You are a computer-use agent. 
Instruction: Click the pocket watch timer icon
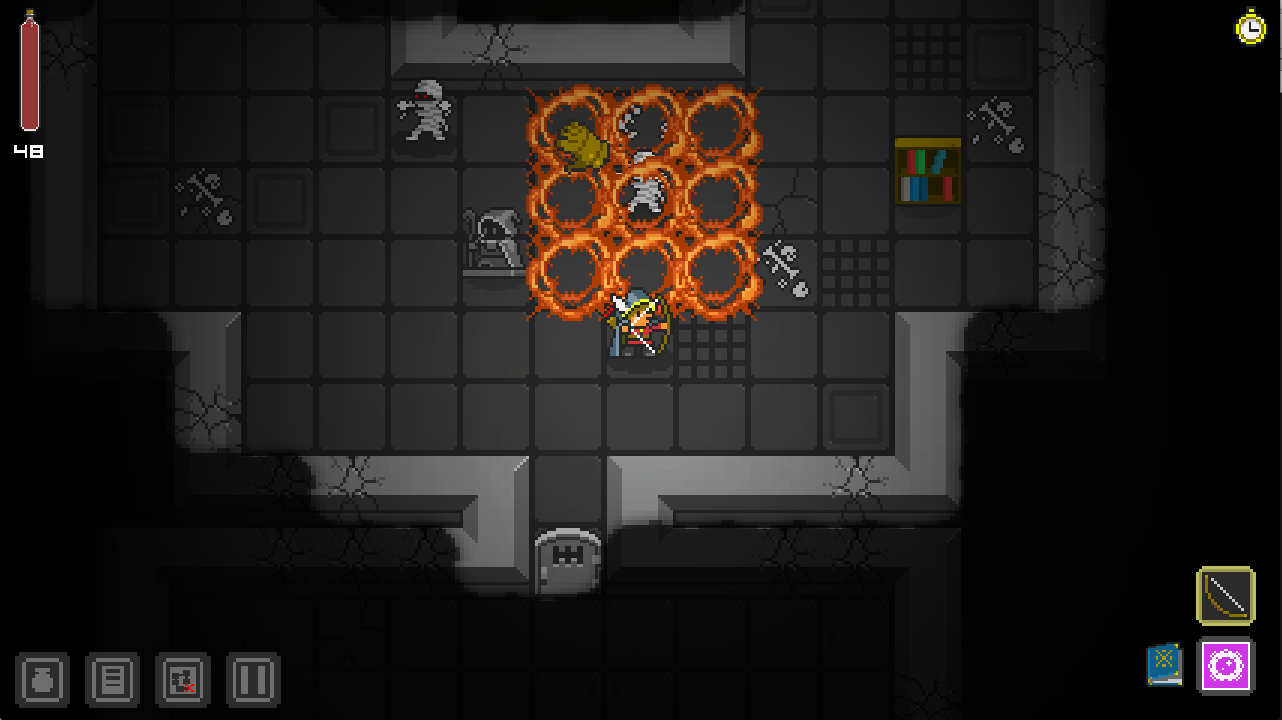click(1249, 28)
